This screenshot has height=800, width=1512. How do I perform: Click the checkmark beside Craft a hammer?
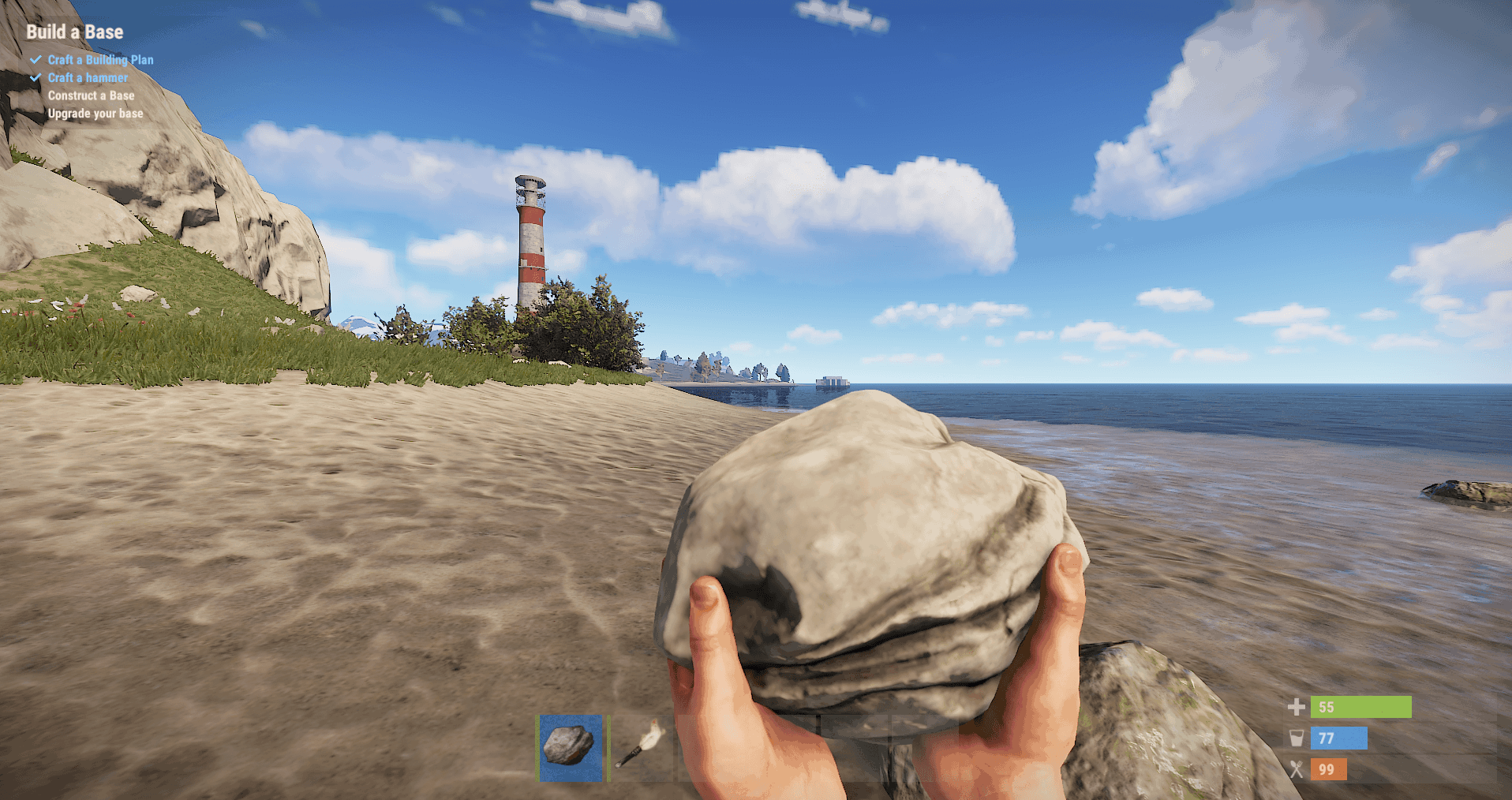pos(35,77)
